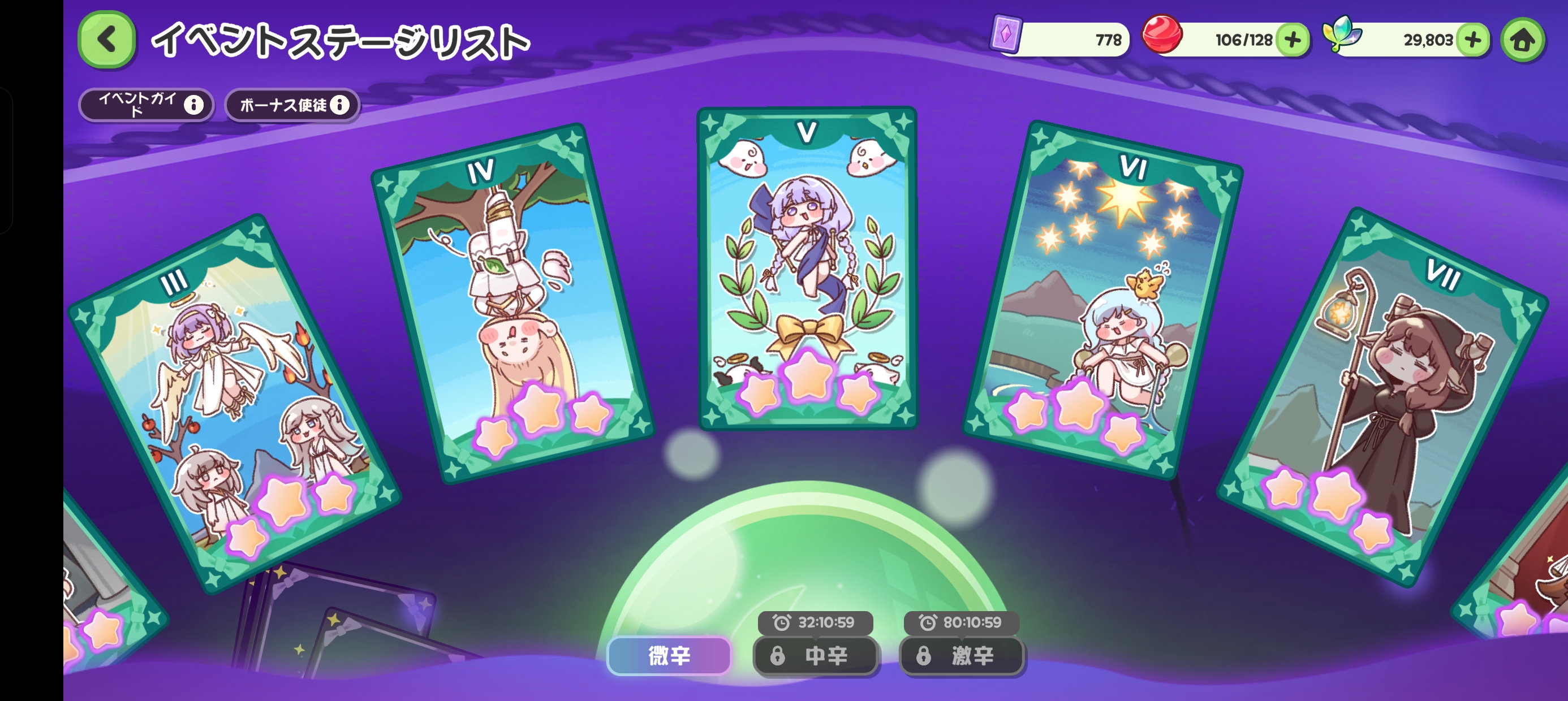Select the locked 激辛 difficulty
The width and height of the screenshot is (1568, 701).
point(961,655)
